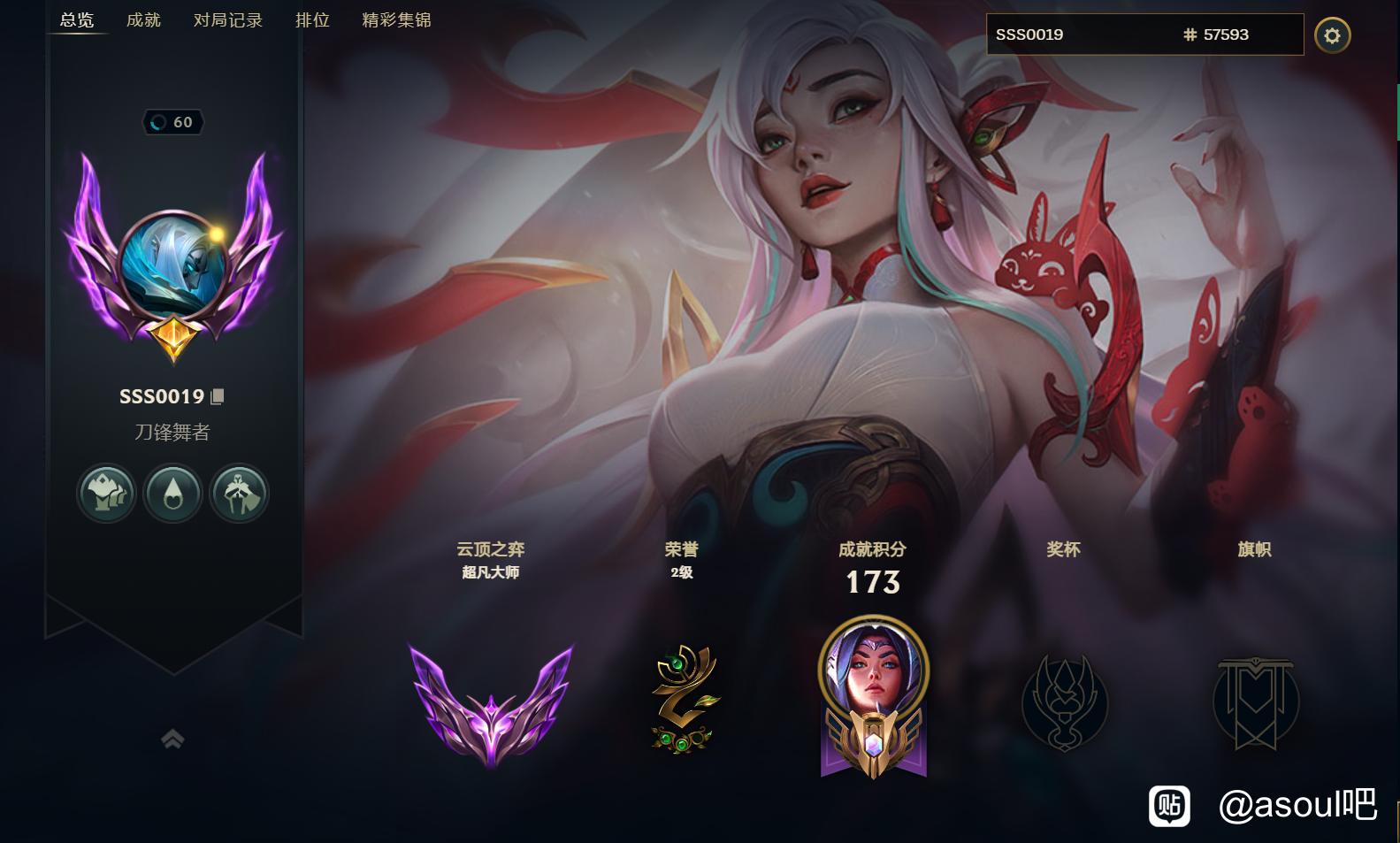1400x843 pixels.
Task: Switch to the 总览 overview tab
Action: (x=77, y=19)
